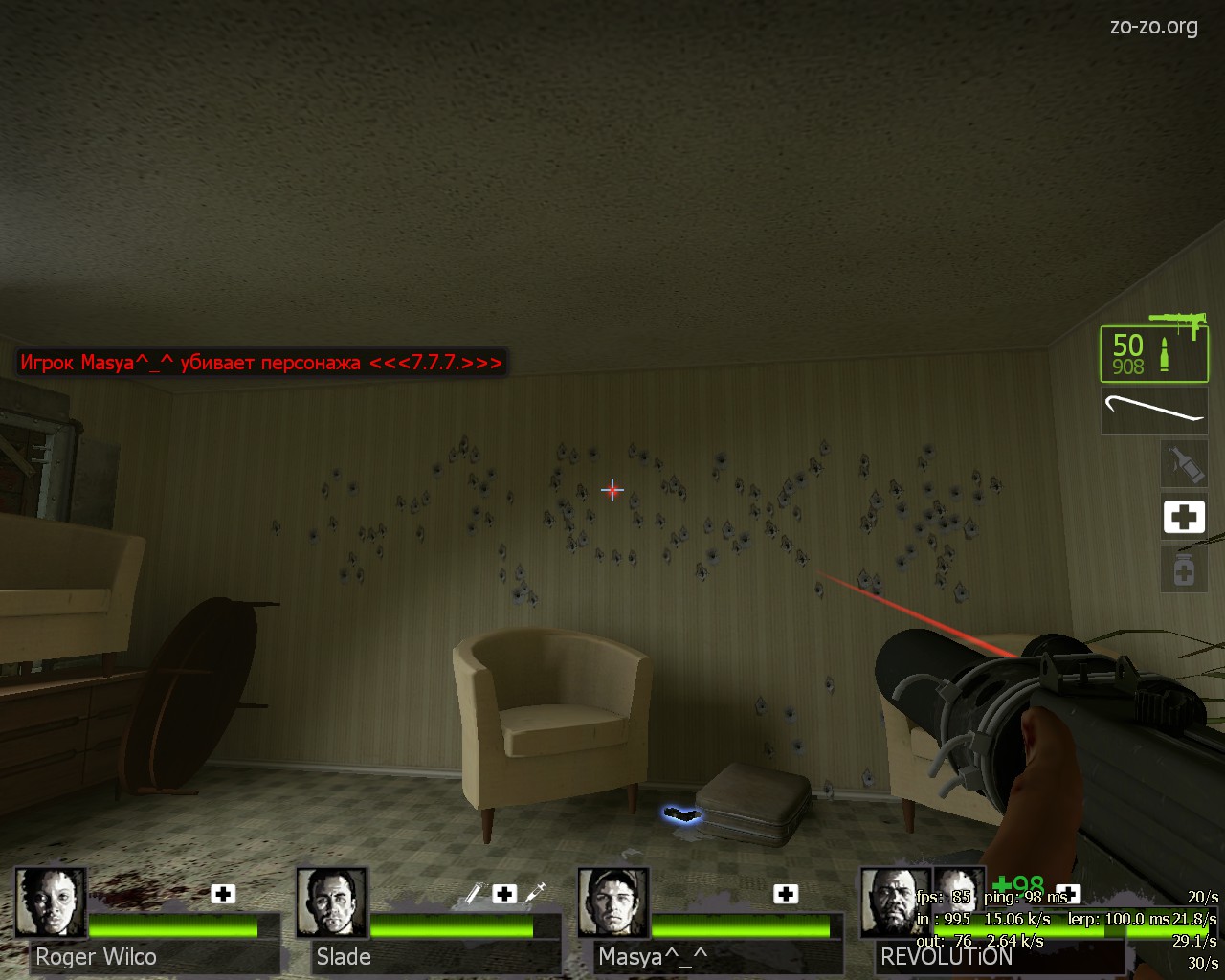
Task: Click the Masya^_^ teammate portrait
Action: 613,902
